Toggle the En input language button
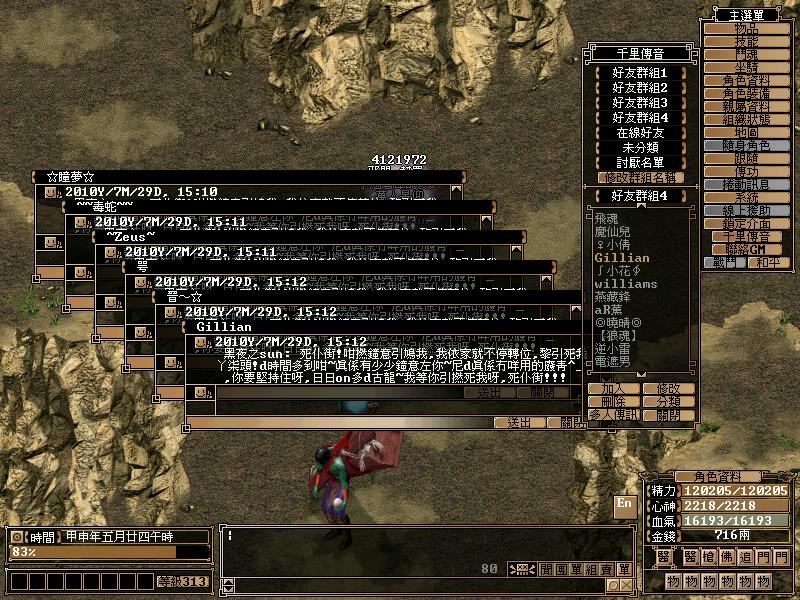 click(x=624, y=505)
